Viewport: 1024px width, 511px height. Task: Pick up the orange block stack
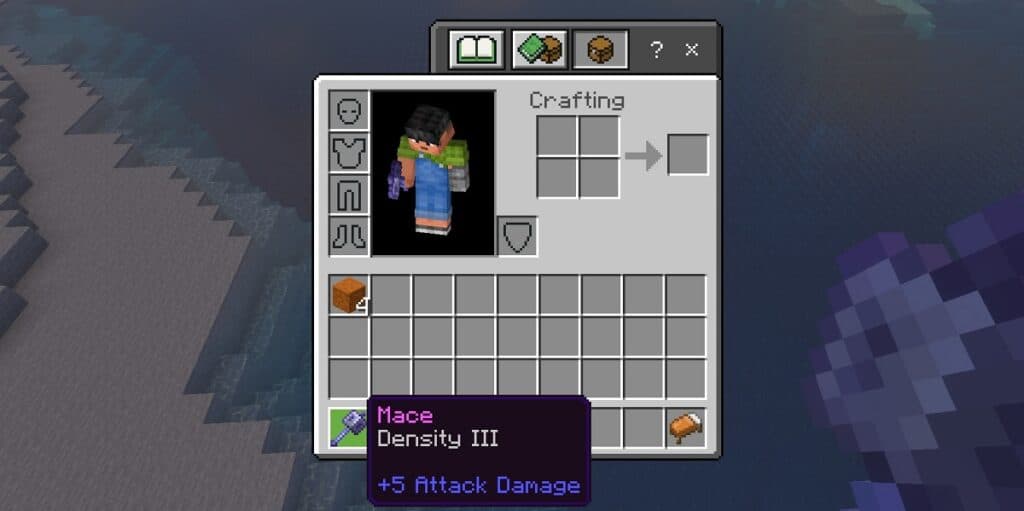[x=349, y=296]
